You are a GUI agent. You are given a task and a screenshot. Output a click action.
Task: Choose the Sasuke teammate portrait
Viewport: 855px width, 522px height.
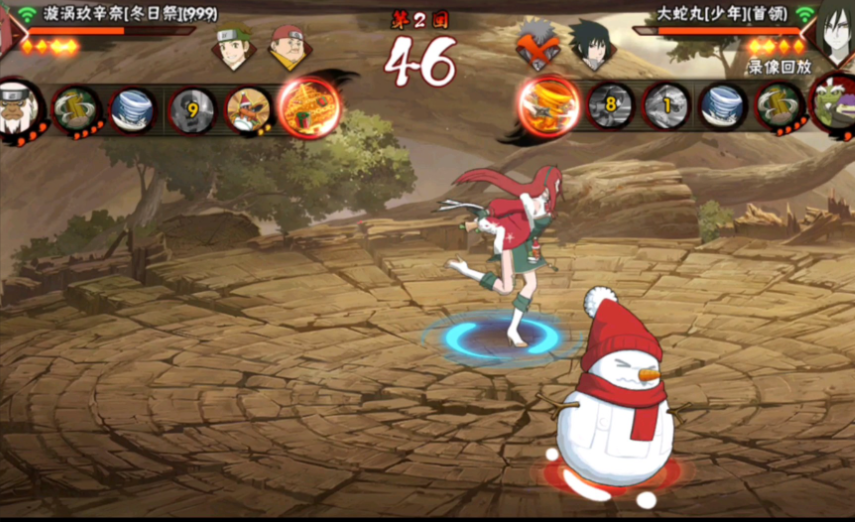pos(593,45)
